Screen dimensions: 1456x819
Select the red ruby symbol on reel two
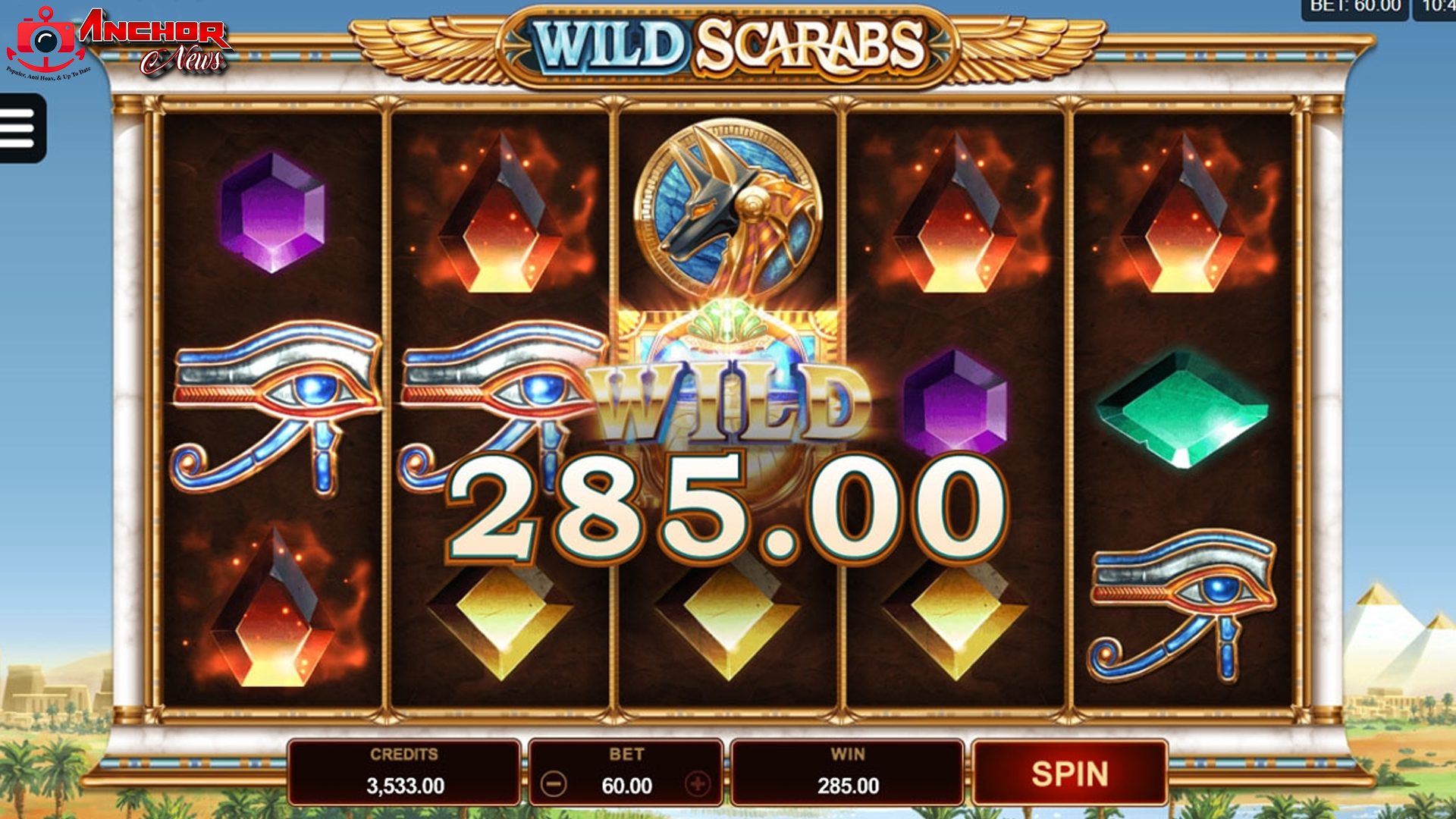point(500,212)
